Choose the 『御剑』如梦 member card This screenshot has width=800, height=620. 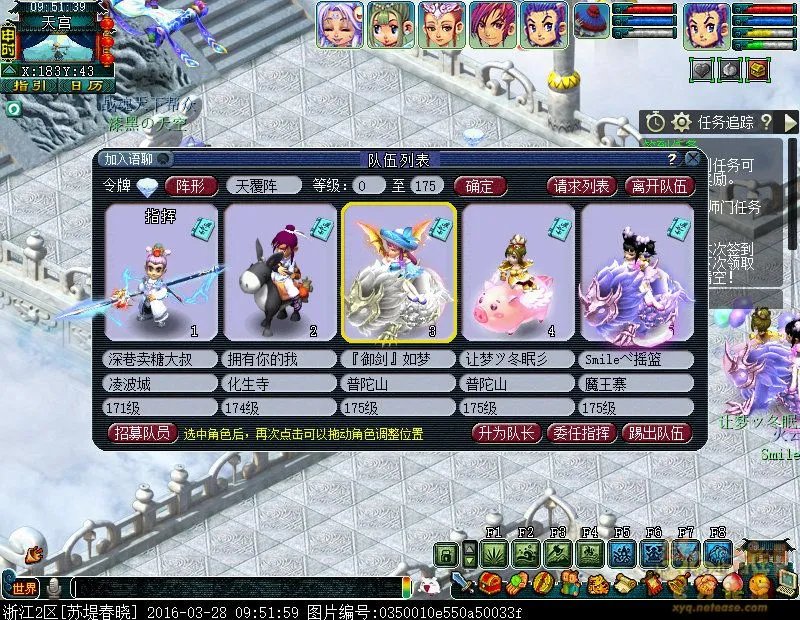pos(399,272)
